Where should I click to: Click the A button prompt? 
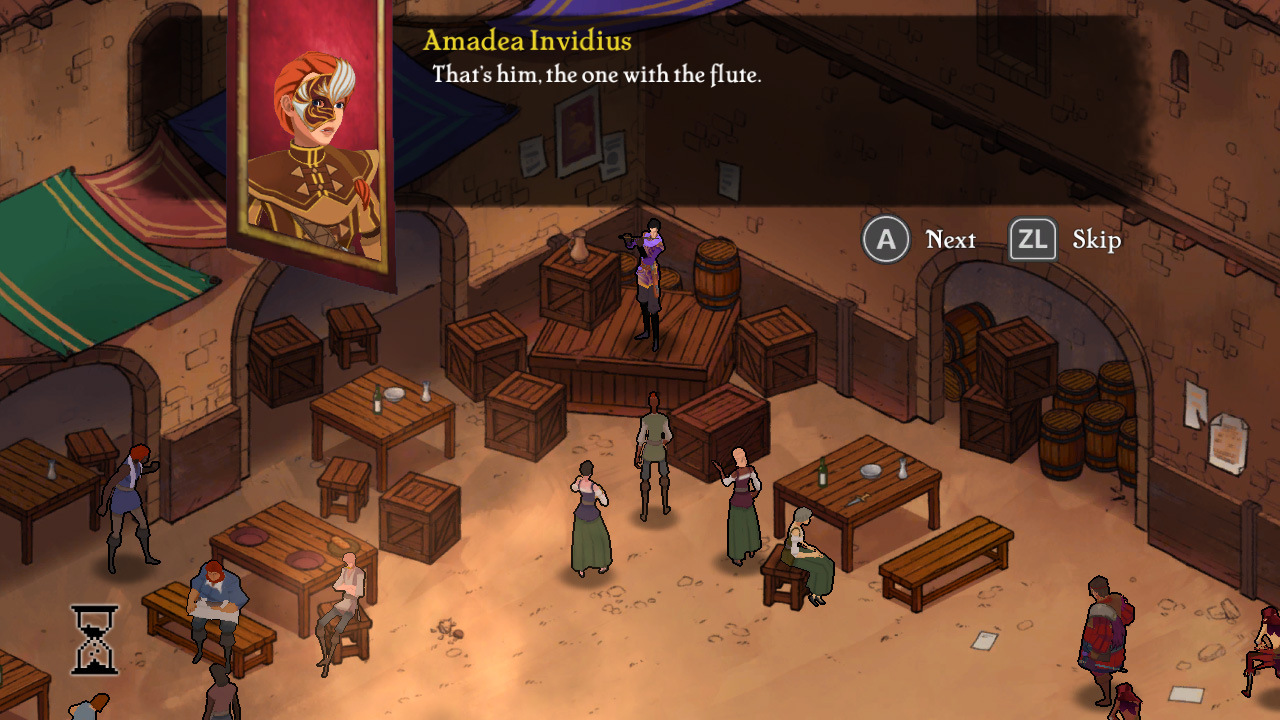pos(885,239)
